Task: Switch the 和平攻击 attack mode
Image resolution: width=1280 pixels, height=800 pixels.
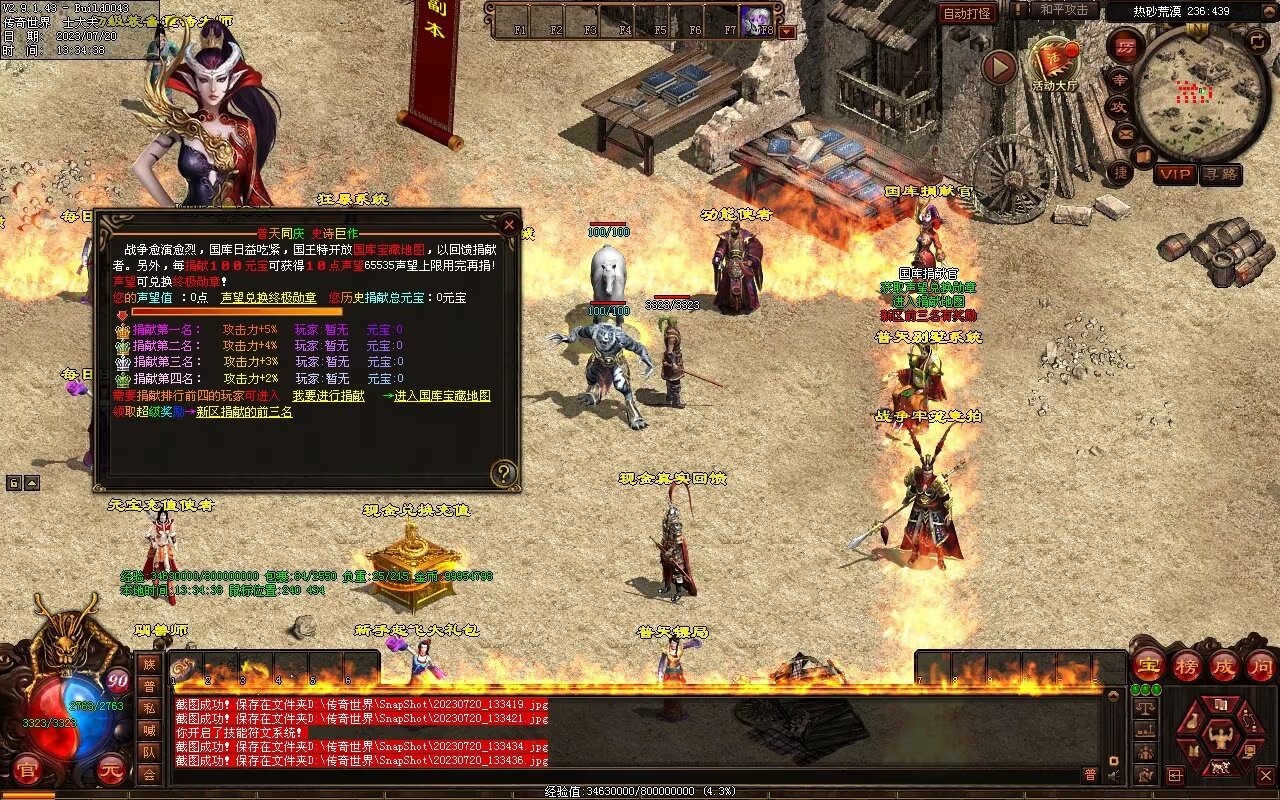Action: point(1064,10)
